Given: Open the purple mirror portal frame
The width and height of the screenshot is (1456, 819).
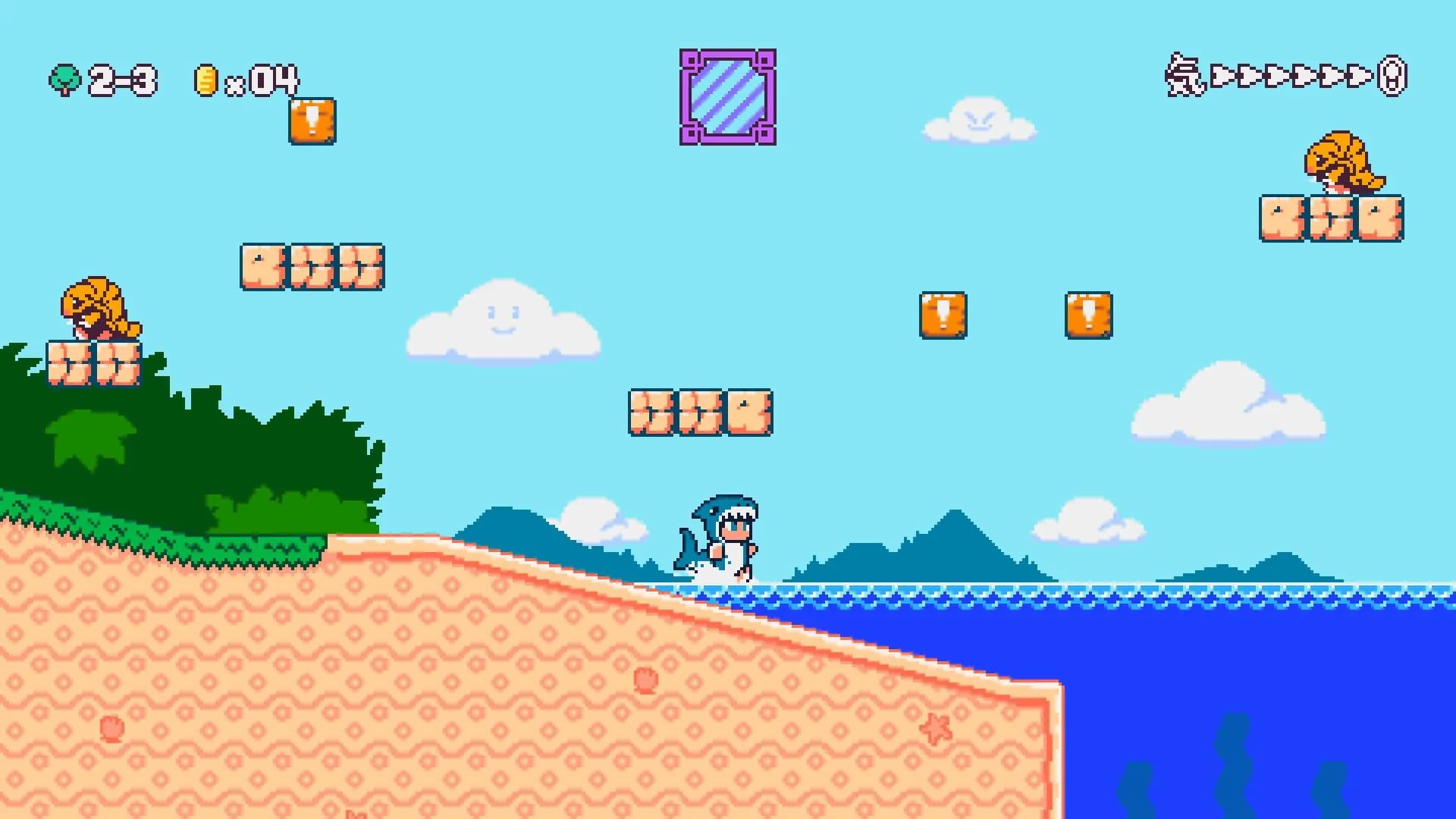Looking at the screenshot, I should [726, 95].
